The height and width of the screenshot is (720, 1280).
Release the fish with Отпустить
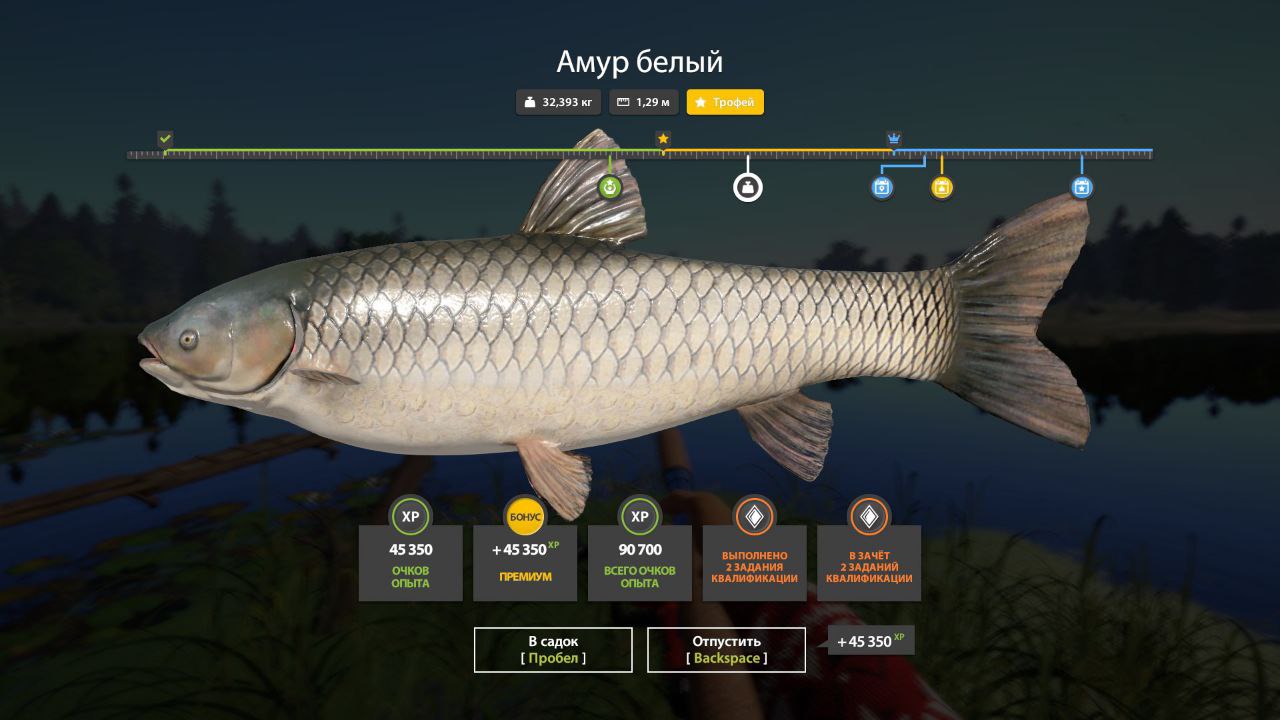(726, 649)
